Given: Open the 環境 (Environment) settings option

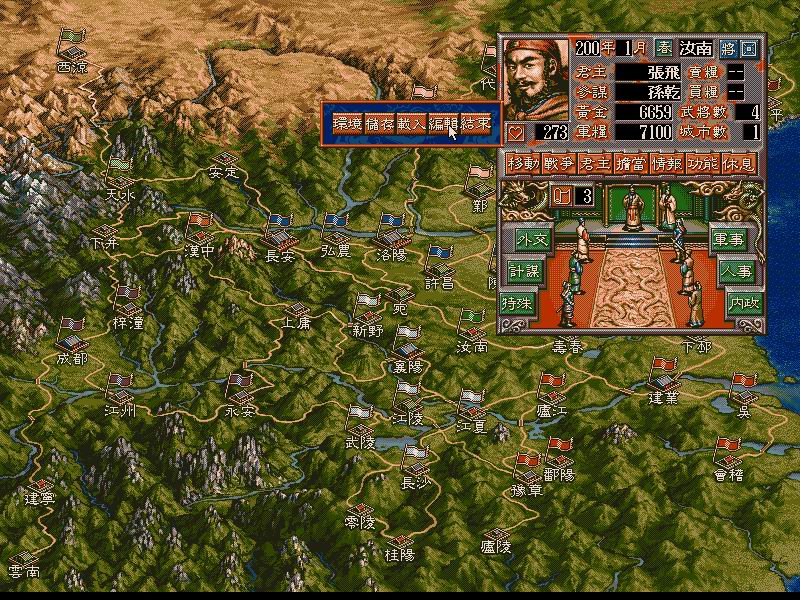Looking at the screenshot, I should 346,123.
